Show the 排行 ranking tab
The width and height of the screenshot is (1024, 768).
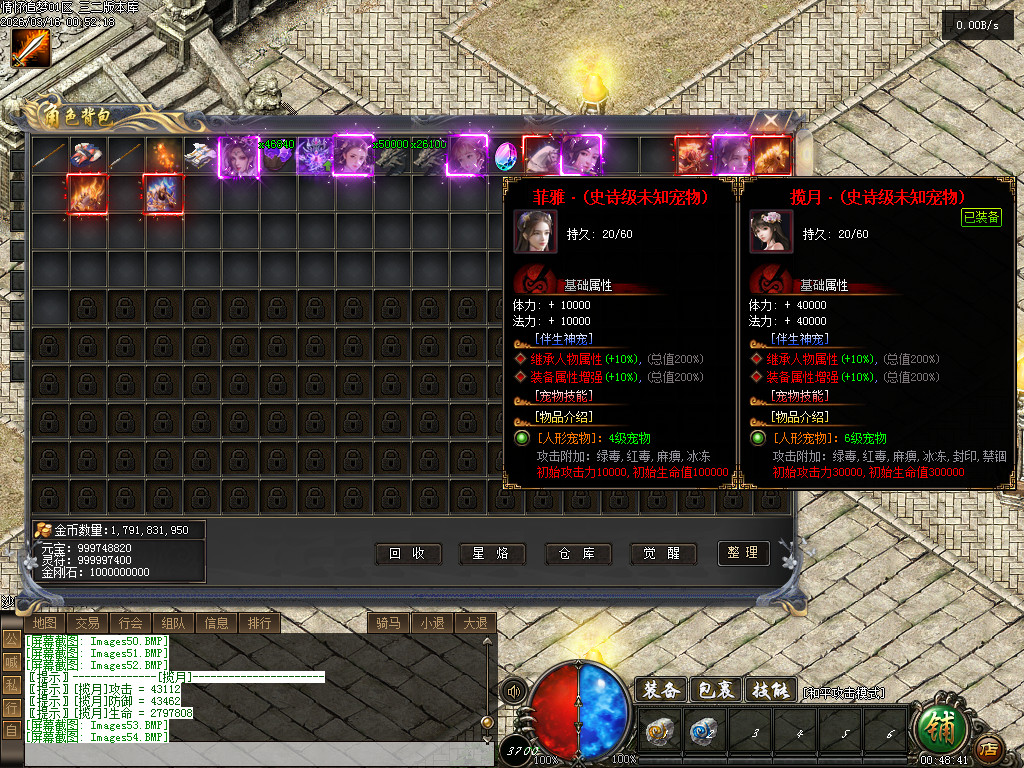click(259, 623)
